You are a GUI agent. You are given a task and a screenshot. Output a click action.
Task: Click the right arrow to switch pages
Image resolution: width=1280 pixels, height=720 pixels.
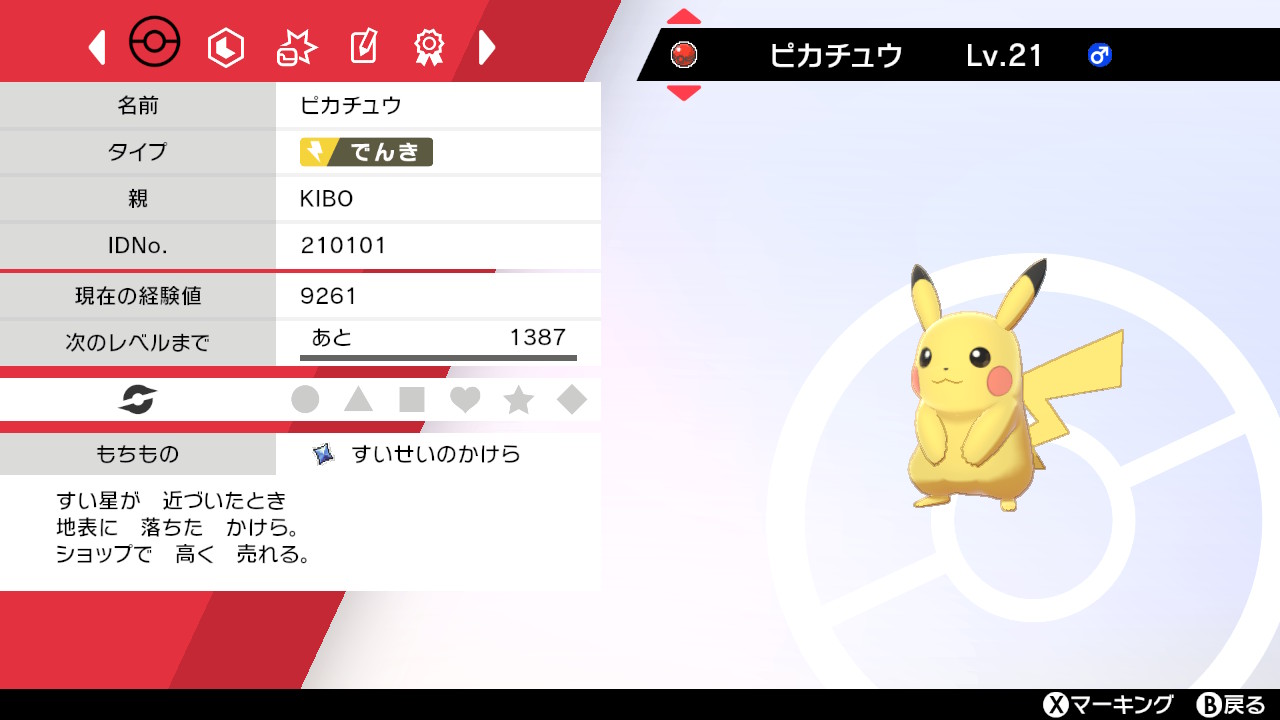487,47
